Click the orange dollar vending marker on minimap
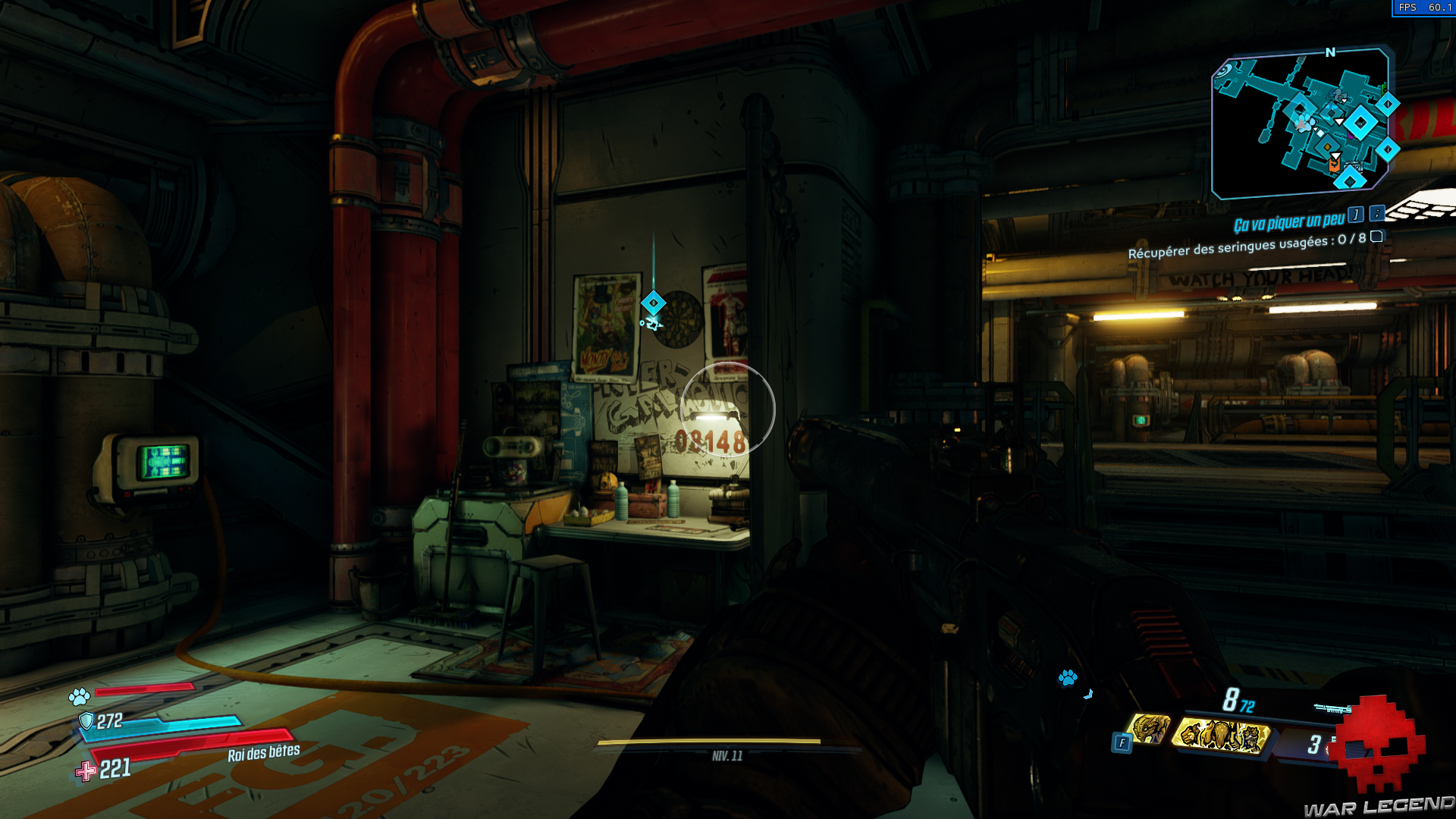Image resolution: width=1456 pixels, height=819 pixels. [1334, 165]
